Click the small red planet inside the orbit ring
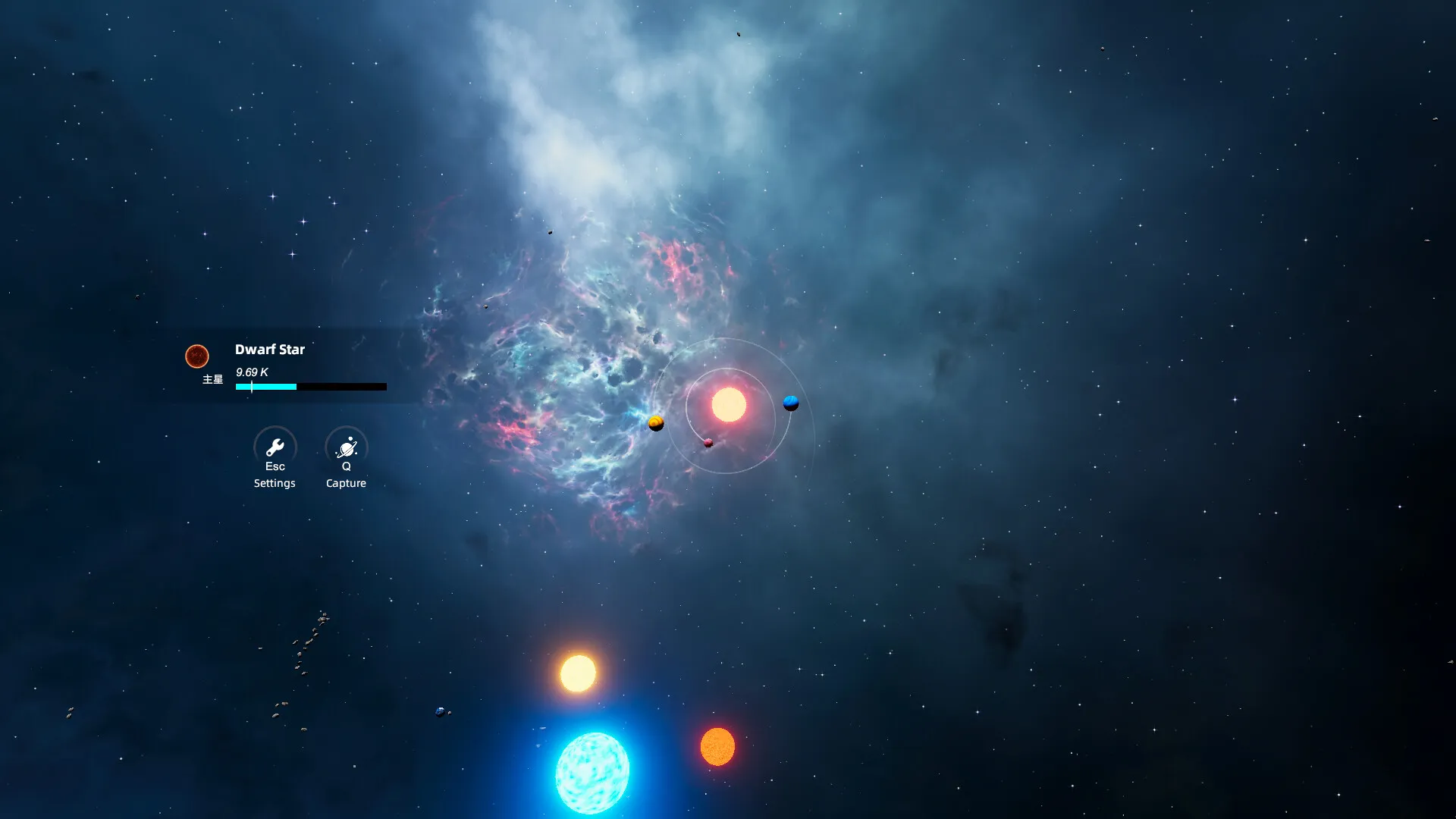Viewport: 1456px width, 819px height. 708,444
